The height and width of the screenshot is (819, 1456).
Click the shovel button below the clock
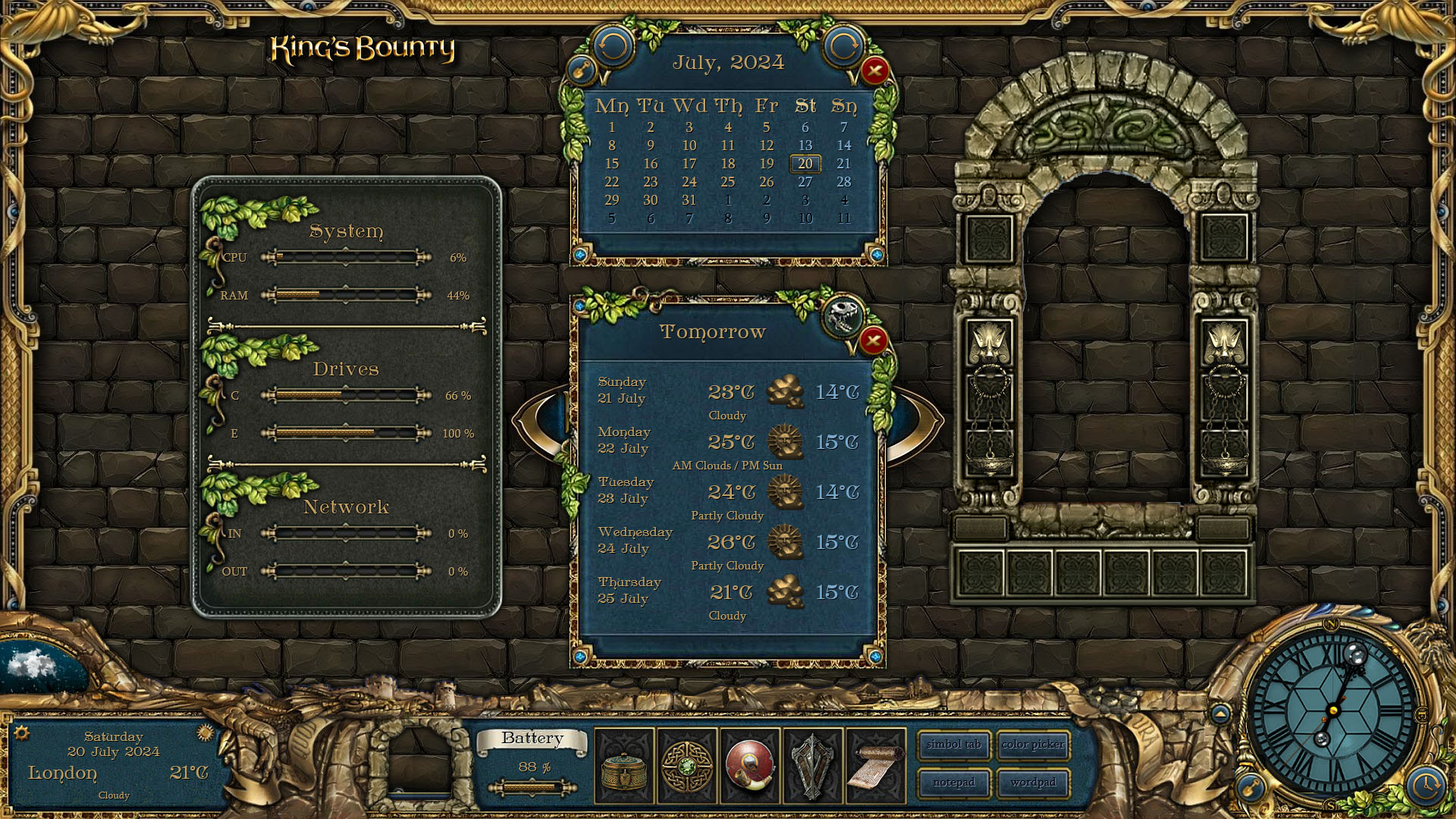point(1252,786)
